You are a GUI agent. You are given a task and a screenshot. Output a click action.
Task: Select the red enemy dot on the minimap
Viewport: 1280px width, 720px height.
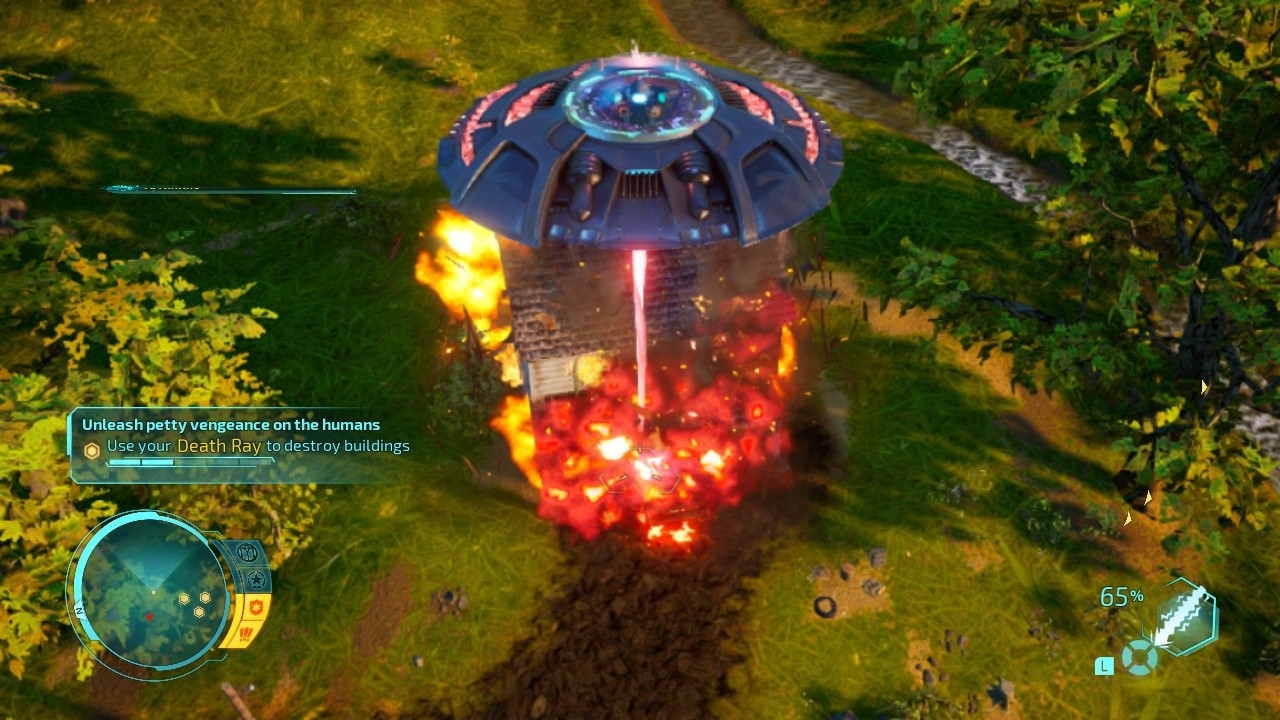pyautogui.click(x=150, y=617)
